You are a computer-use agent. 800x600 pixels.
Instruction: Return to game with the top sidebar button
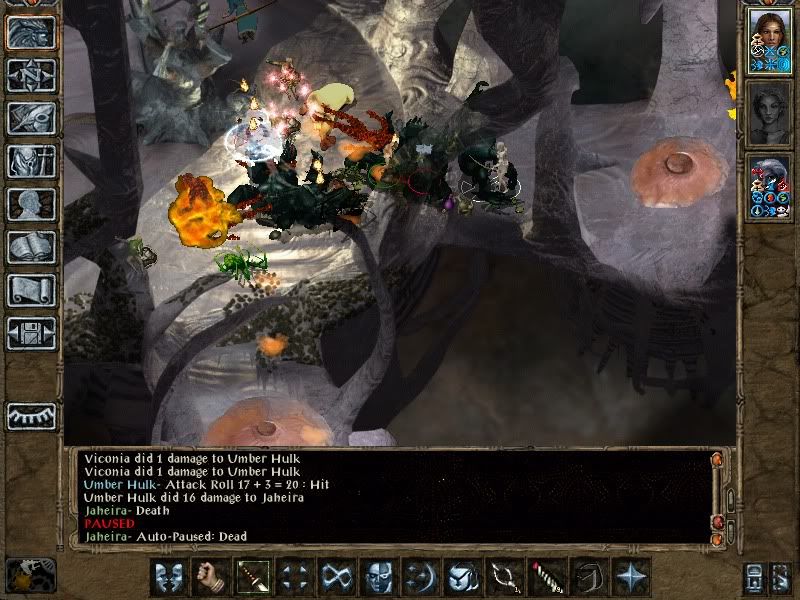click(31, 32)
